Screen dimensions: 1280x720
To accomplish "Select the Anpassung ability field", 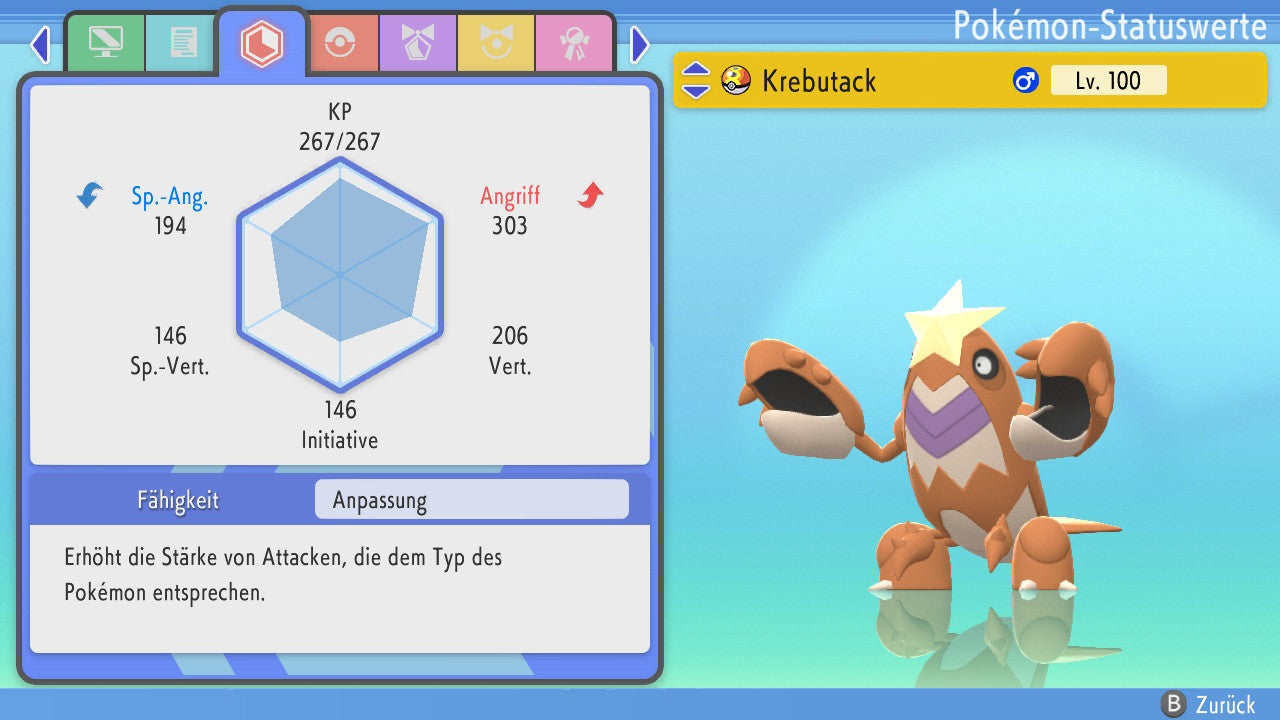I will point(471,500).
